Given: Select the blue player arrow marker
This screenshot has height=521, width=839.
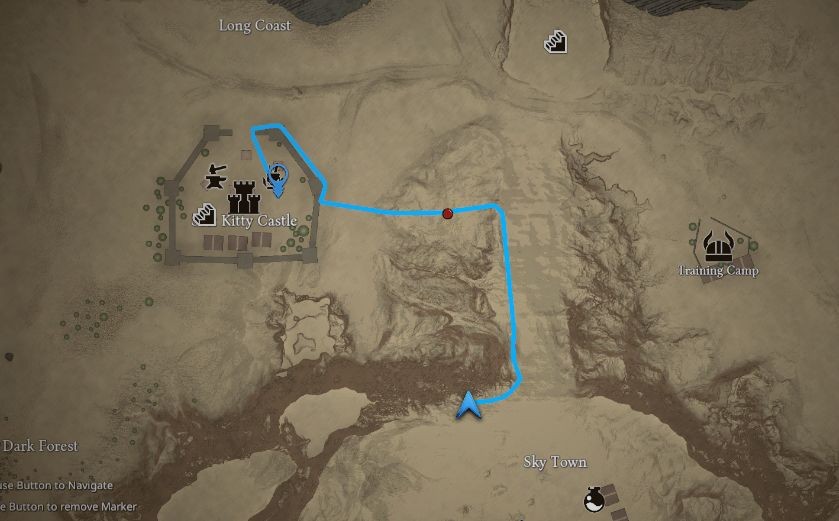Looking at the screenshot, I should click(468, 405).
